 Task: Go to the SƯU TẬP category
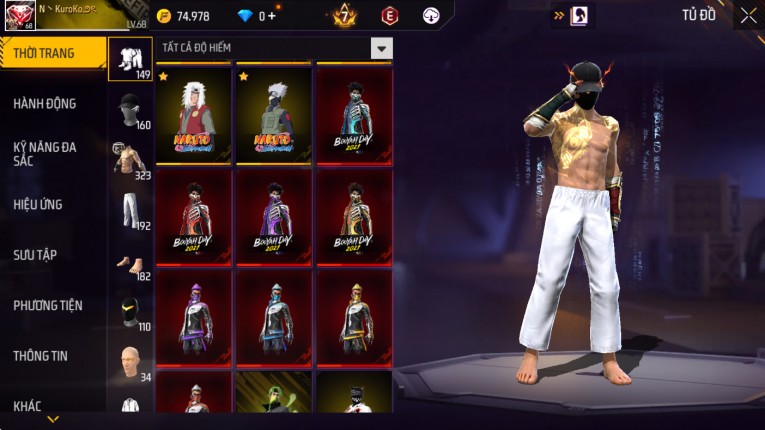click(x=35, y=255)
